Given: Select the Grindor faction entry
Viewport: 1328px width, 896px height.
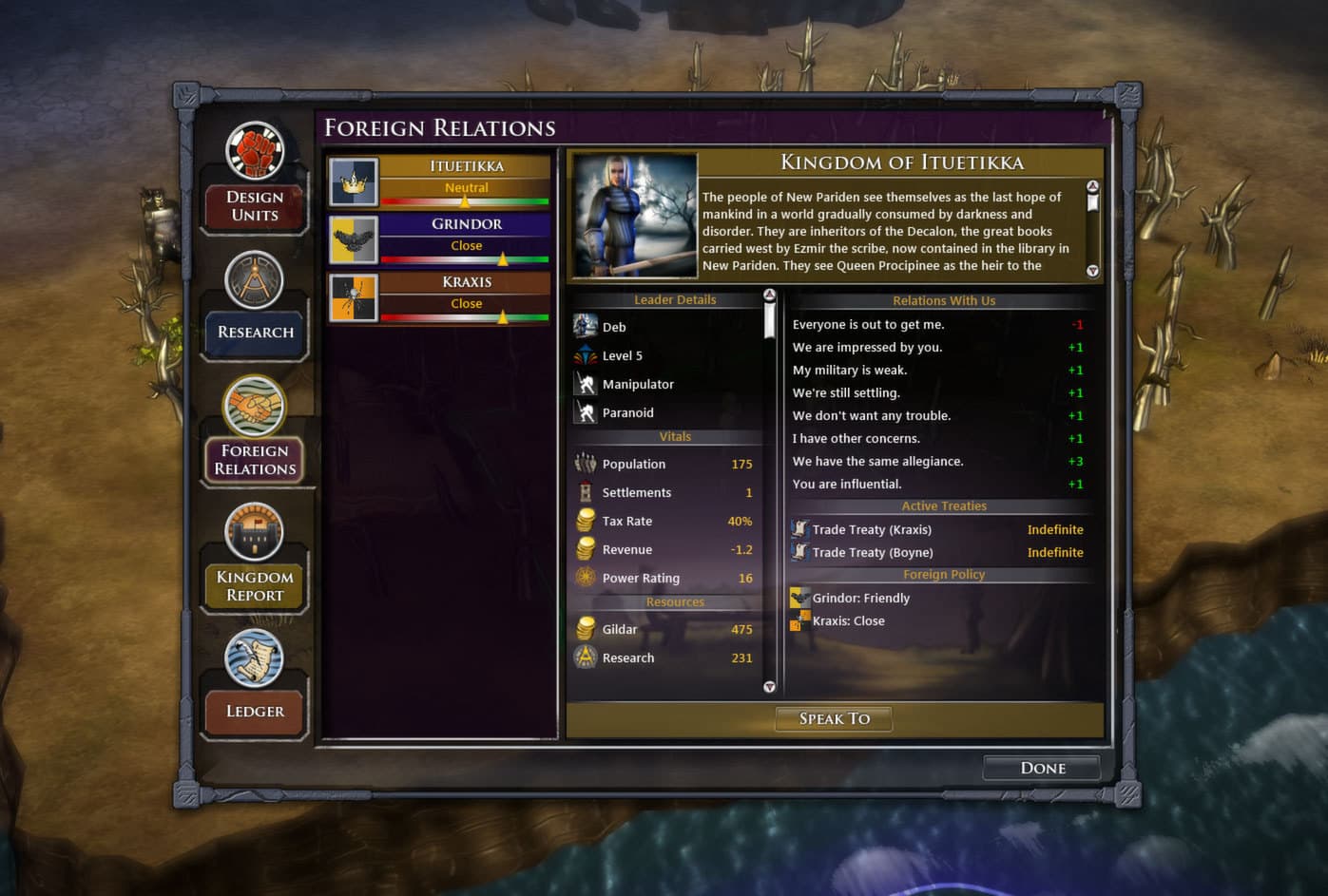Looking at the screenshot, I should pos(439,239).
